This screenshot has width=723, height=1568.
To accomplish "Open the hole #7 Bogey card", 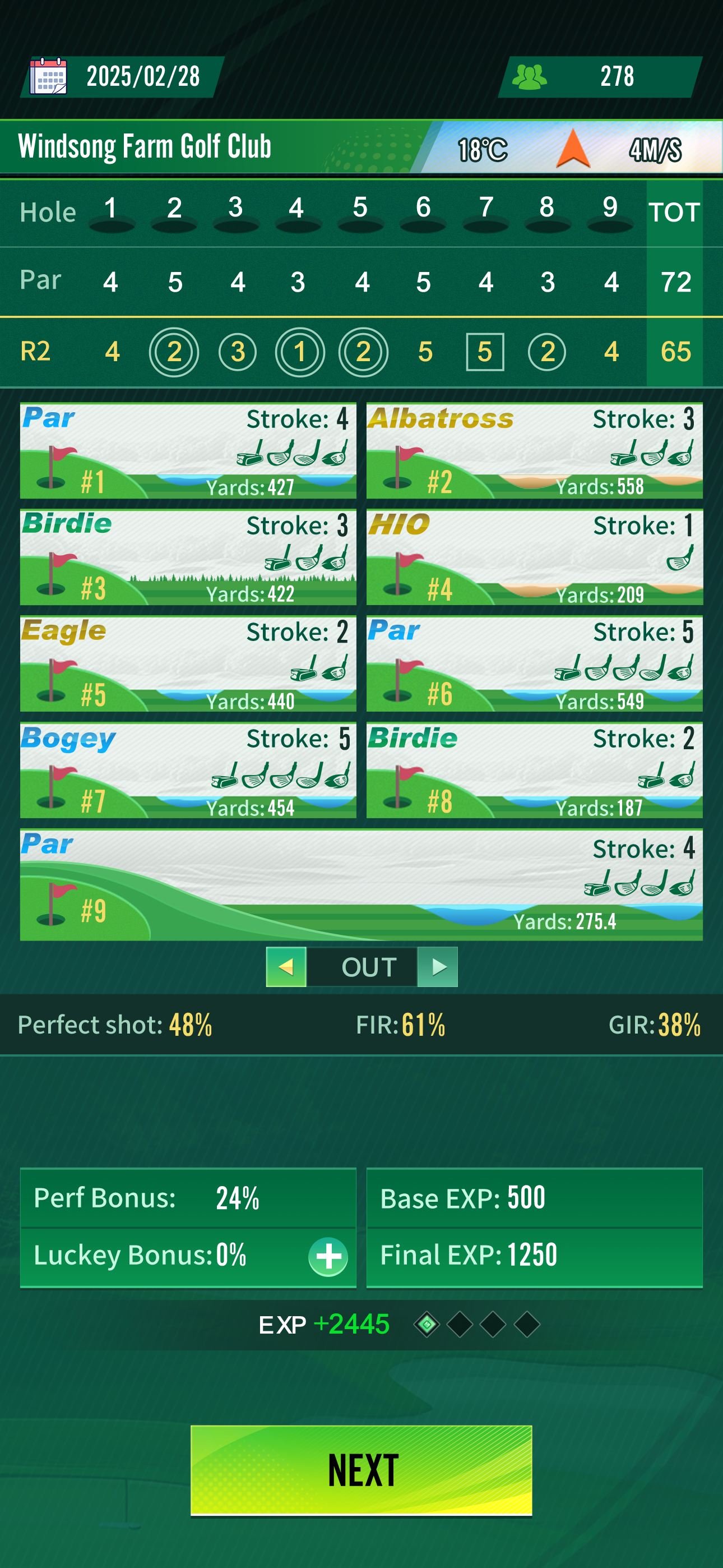I will [x=188, y=770].
